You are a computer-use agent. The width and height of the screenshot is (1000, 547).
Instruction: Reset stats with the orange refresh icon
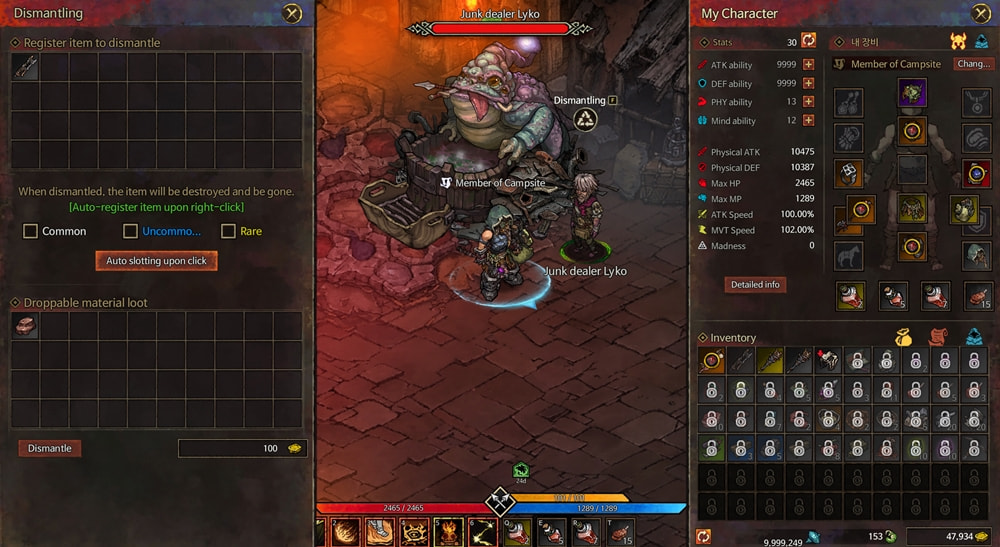(809, 41)
